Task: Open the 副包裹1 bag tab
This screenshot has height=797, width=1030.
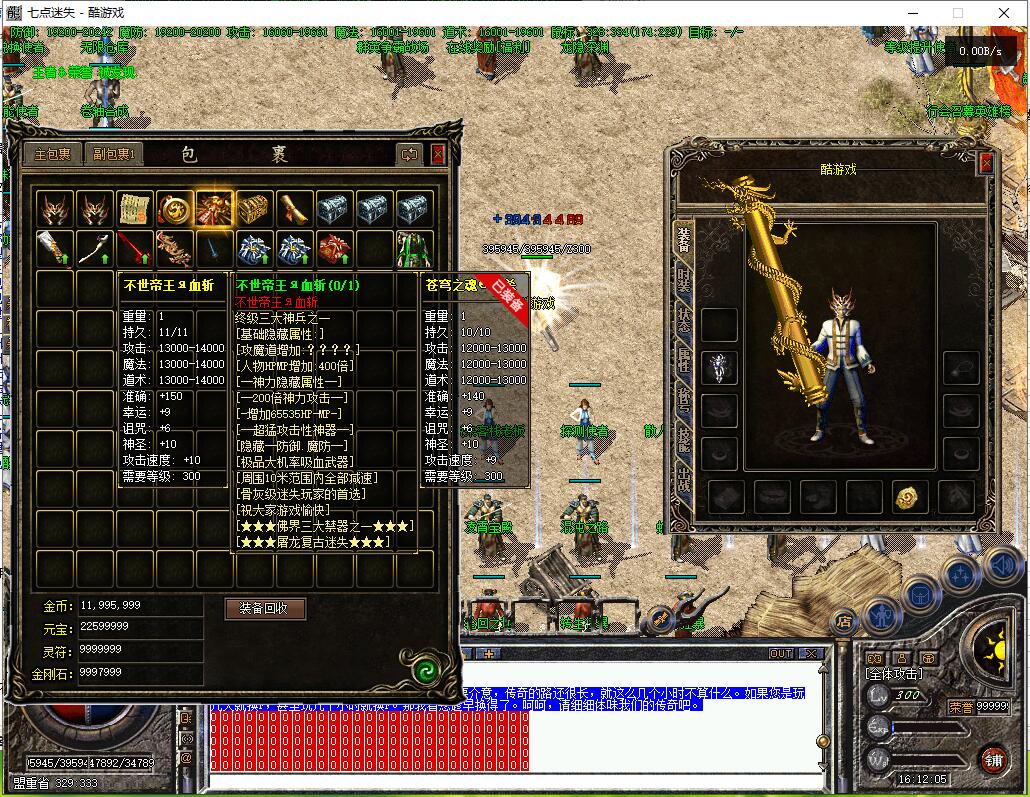Action: [115, 154]
